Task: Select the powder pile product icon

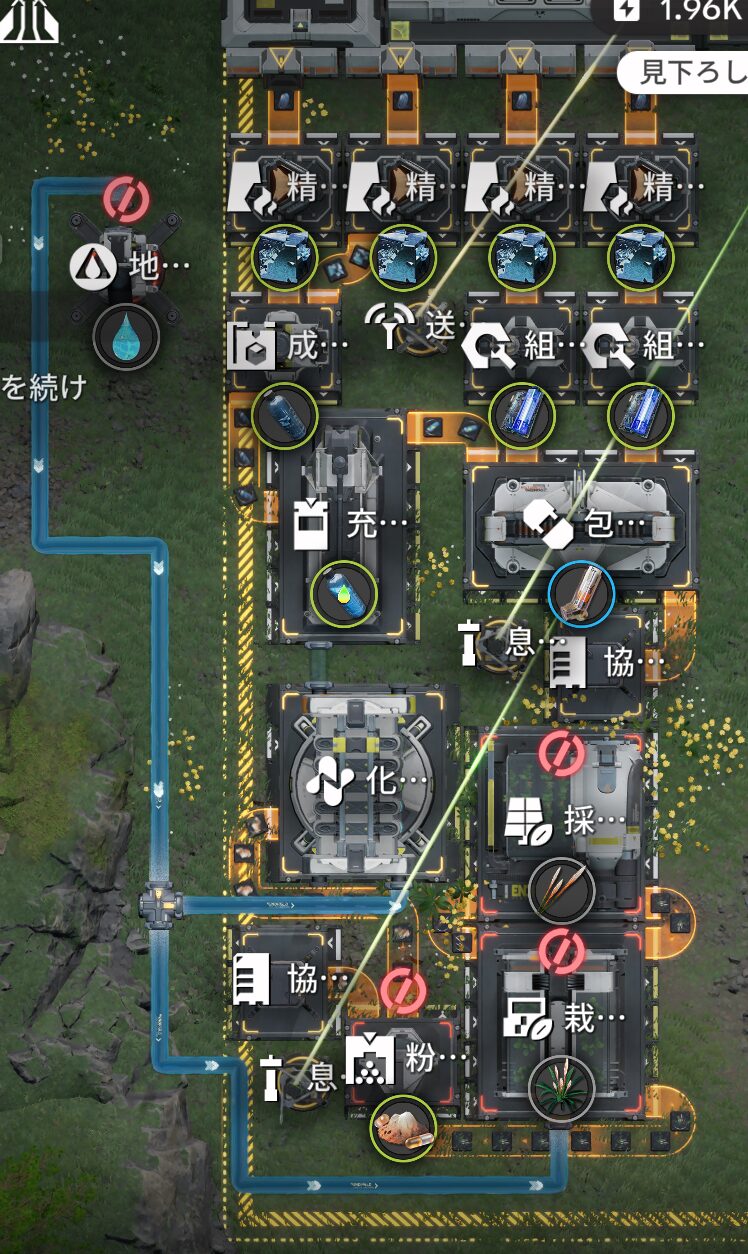Action: 402,1128
